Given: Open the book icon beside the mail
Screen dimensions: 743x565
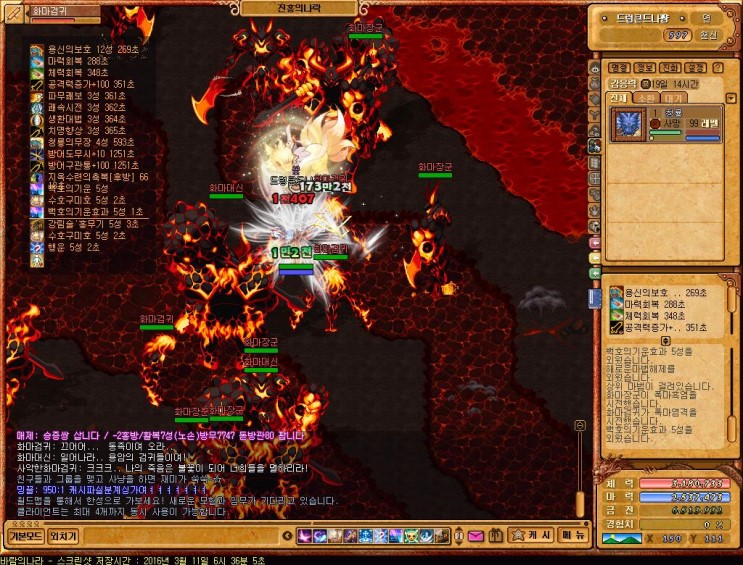Looking at the screenshot, I should coord(496,536).
